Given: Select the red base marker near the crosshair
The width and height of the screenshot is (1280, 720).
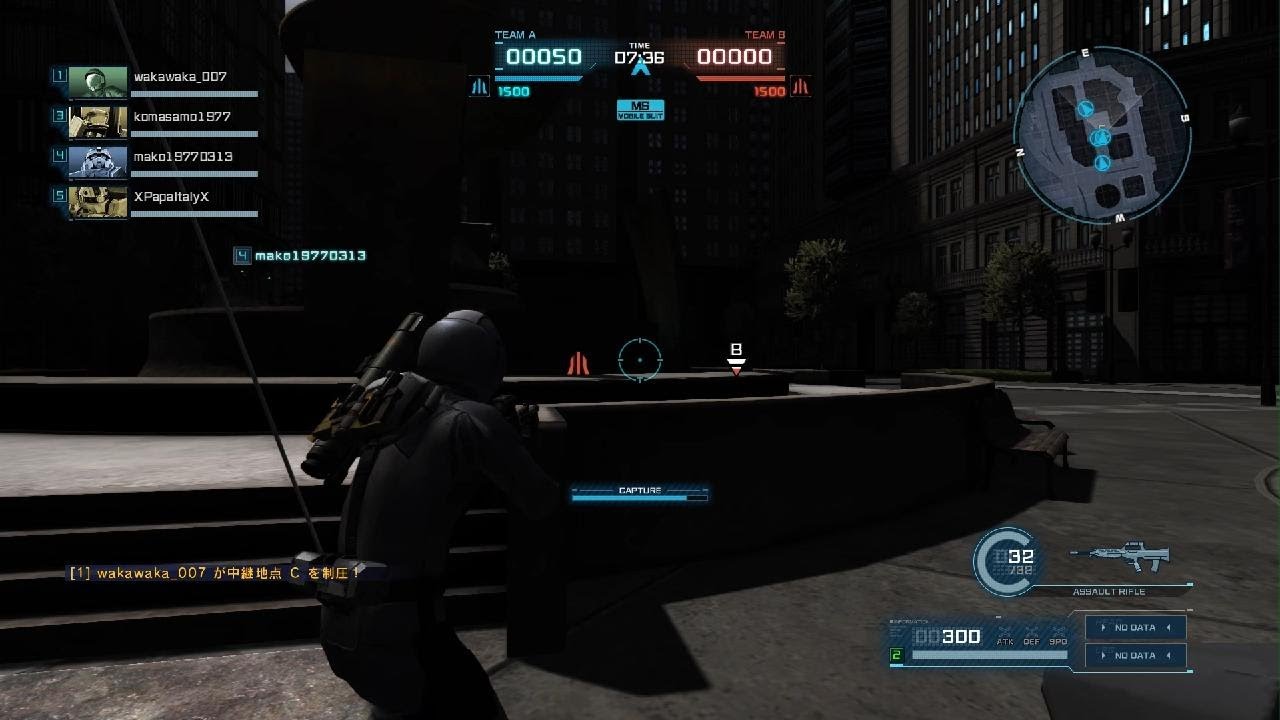Looking at the screenshot, I should [x=577, y=363].
